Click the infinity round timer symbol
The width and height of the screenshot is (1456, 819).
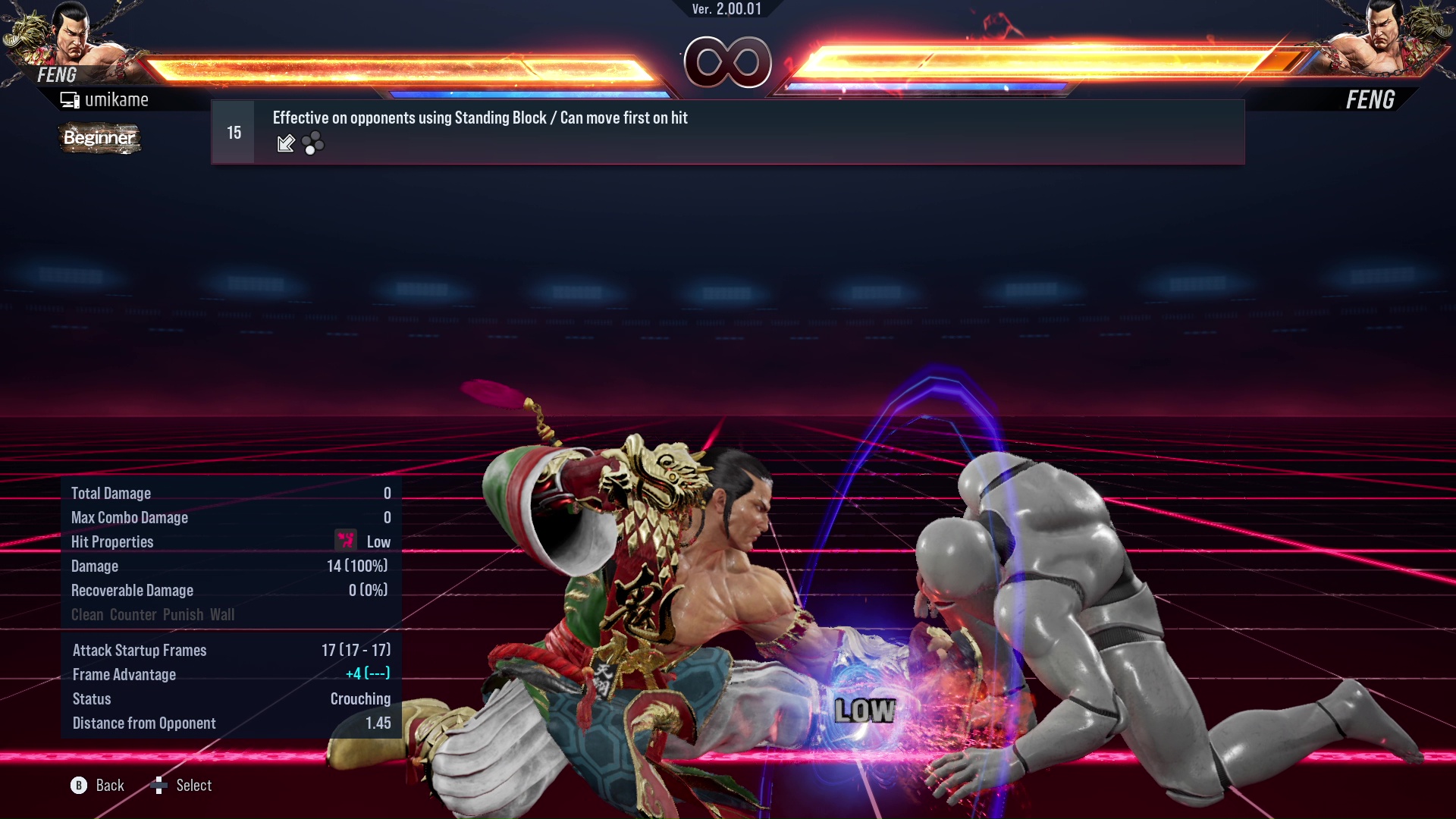728,63
